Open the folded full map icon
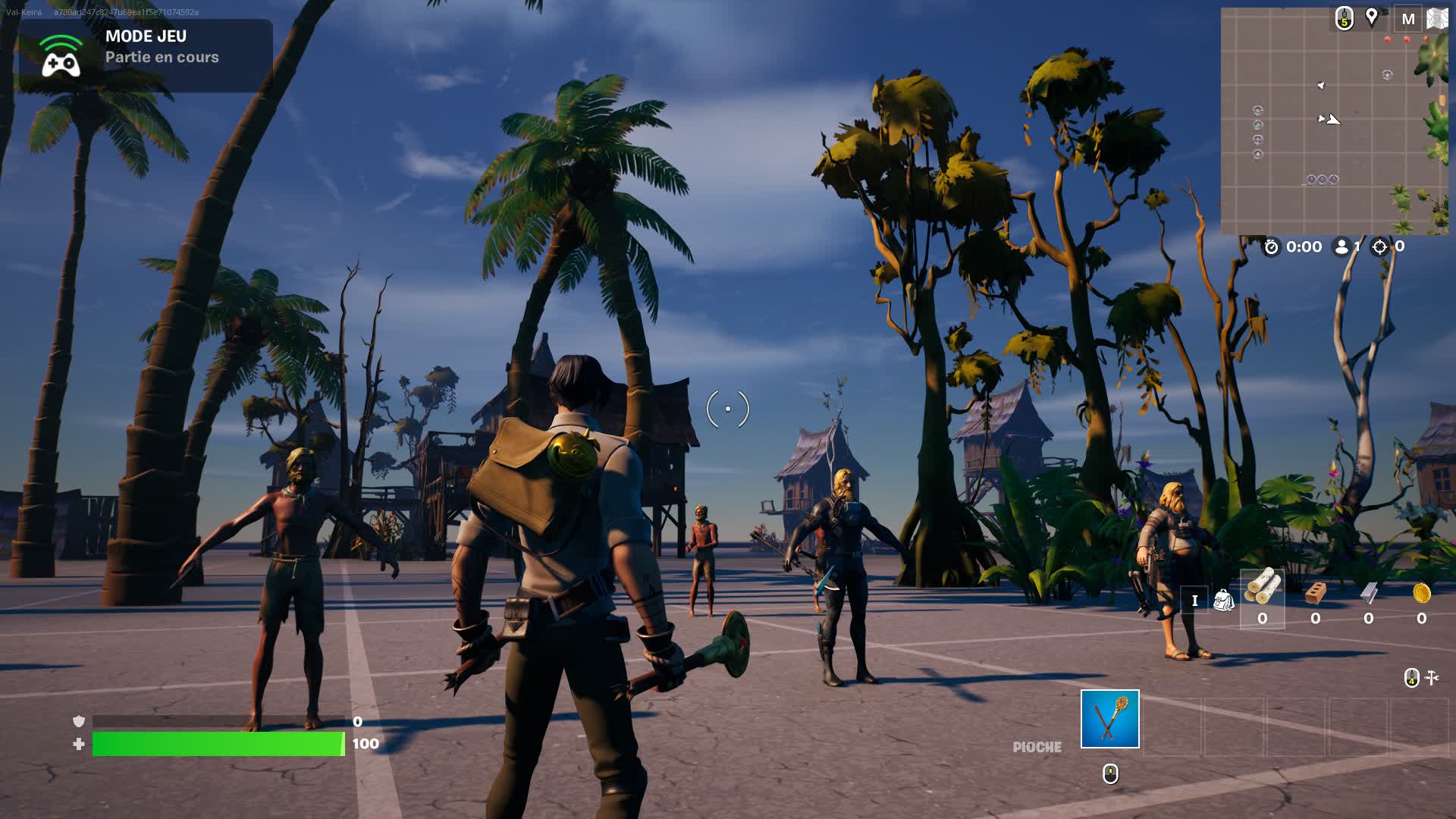This screenshot has height=819, width=1456. (x=1437, y=19)
